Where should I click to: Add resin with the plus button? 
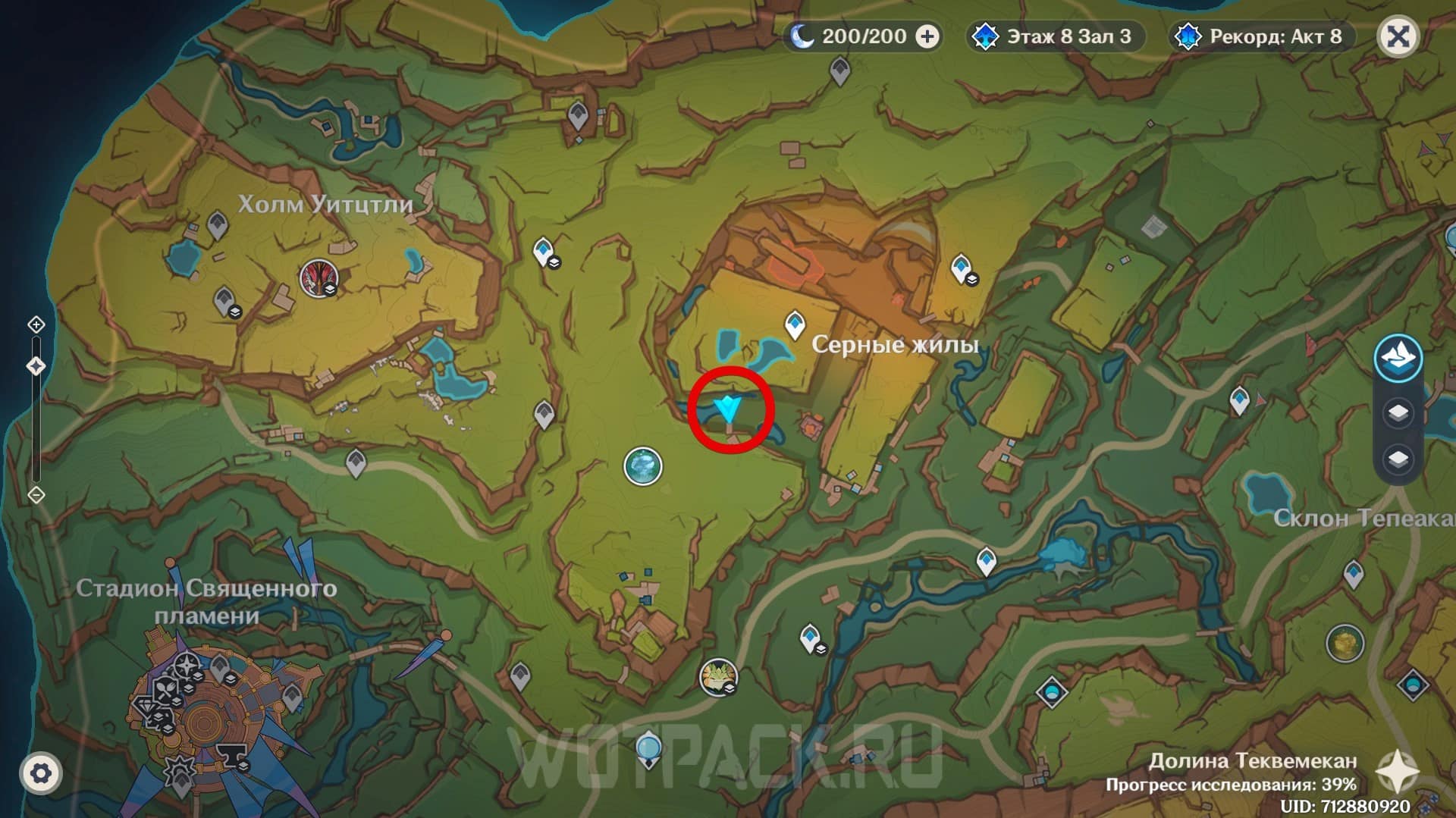[927, 36]
